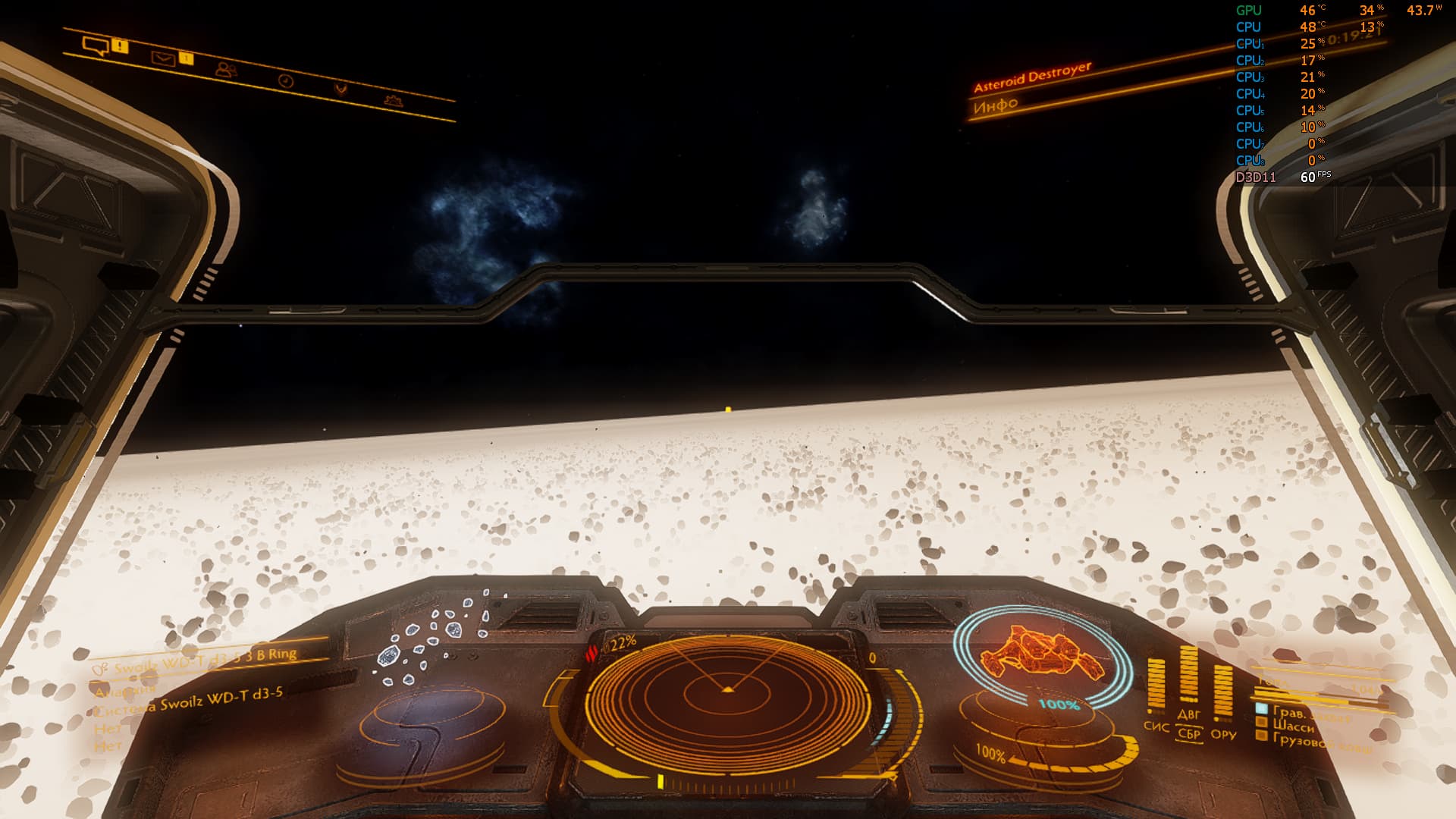This screenshot has width=1456, height=819.
Task: Show the friends and contacts tab
Action: click(x=225, y=70)
